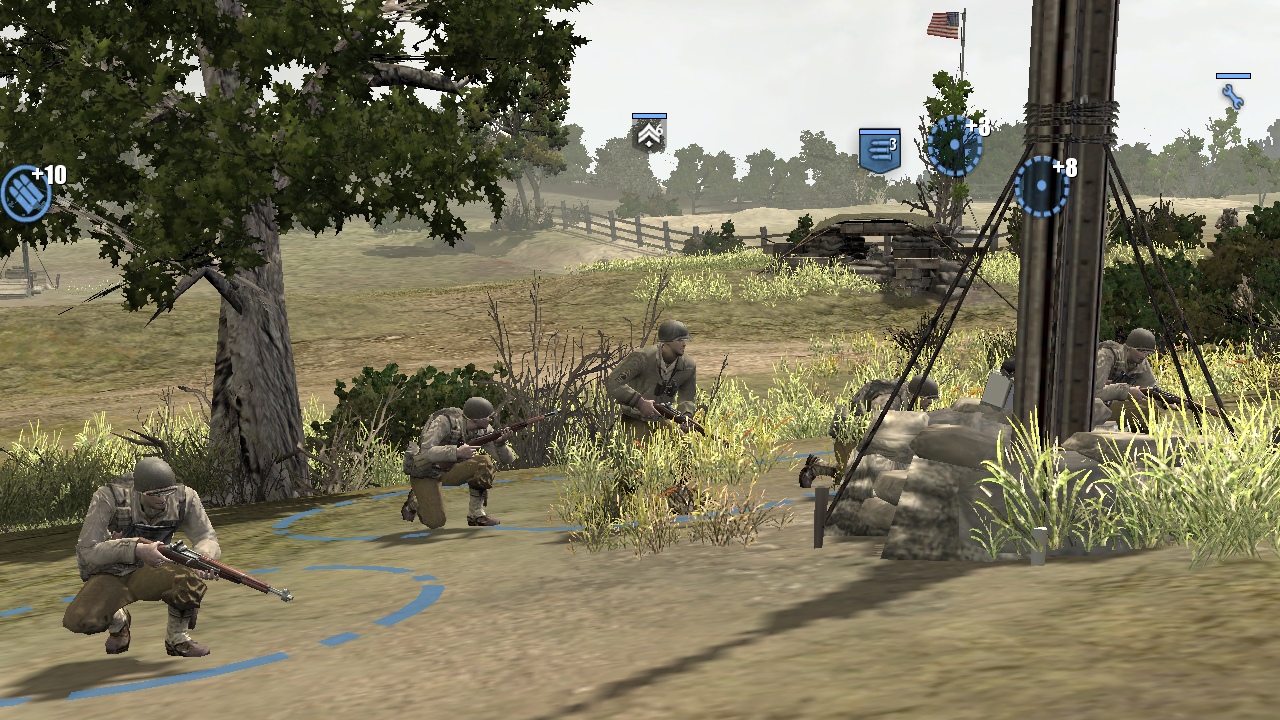Select the sergeant chevron veterancy badge
Screen dimensions: 1280x720
648,136
